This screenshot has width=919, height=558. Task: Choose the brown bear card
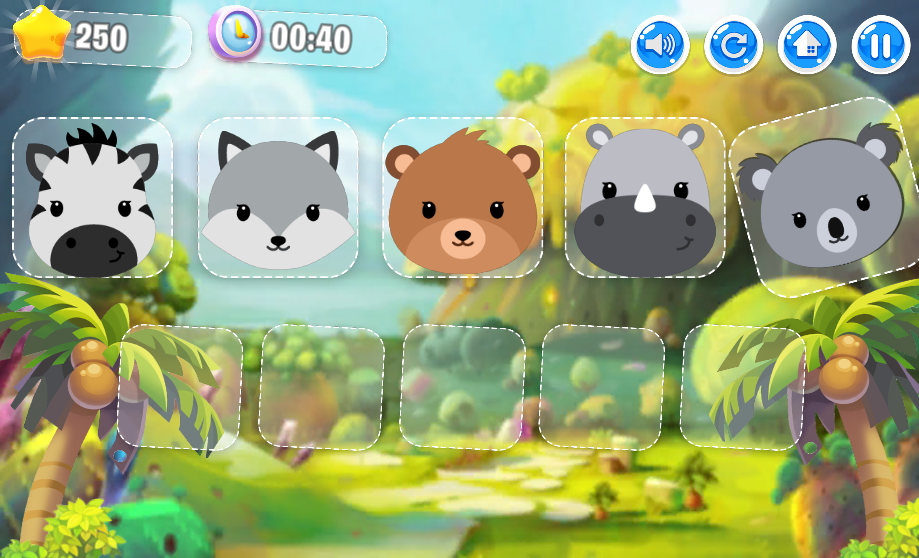[x=462, y=198]
